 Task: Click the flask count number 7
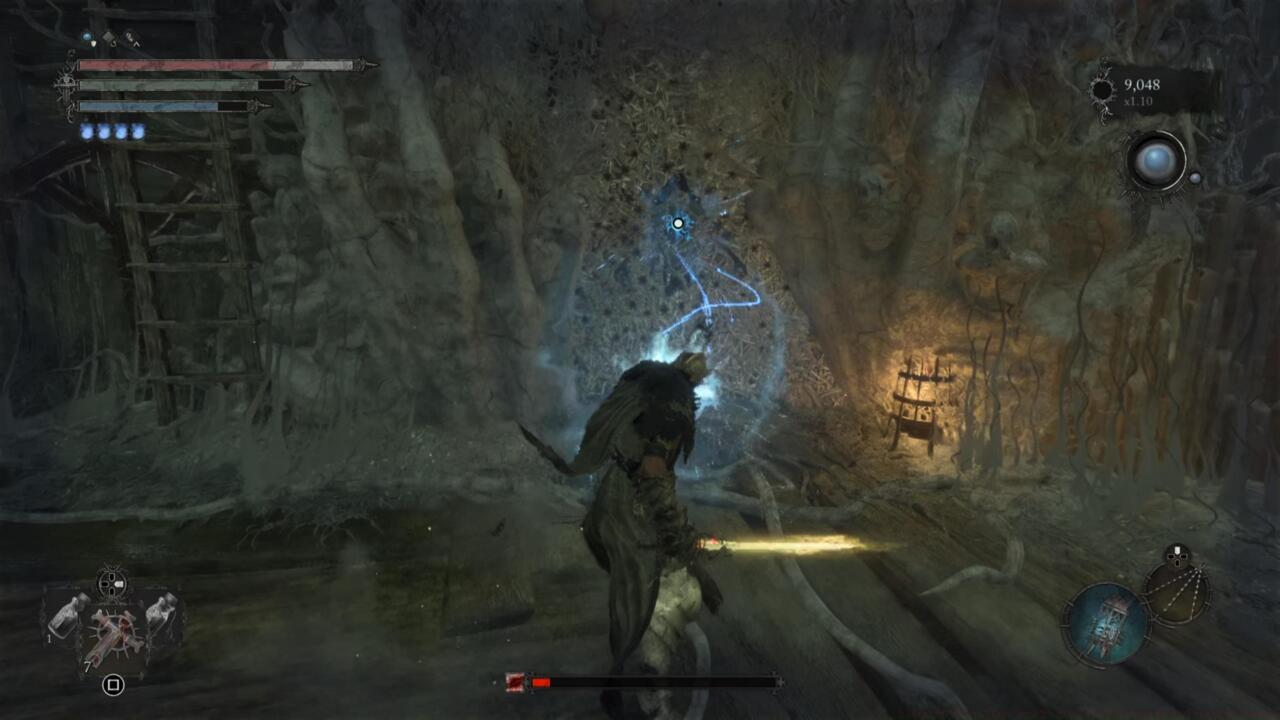(88, 666)
